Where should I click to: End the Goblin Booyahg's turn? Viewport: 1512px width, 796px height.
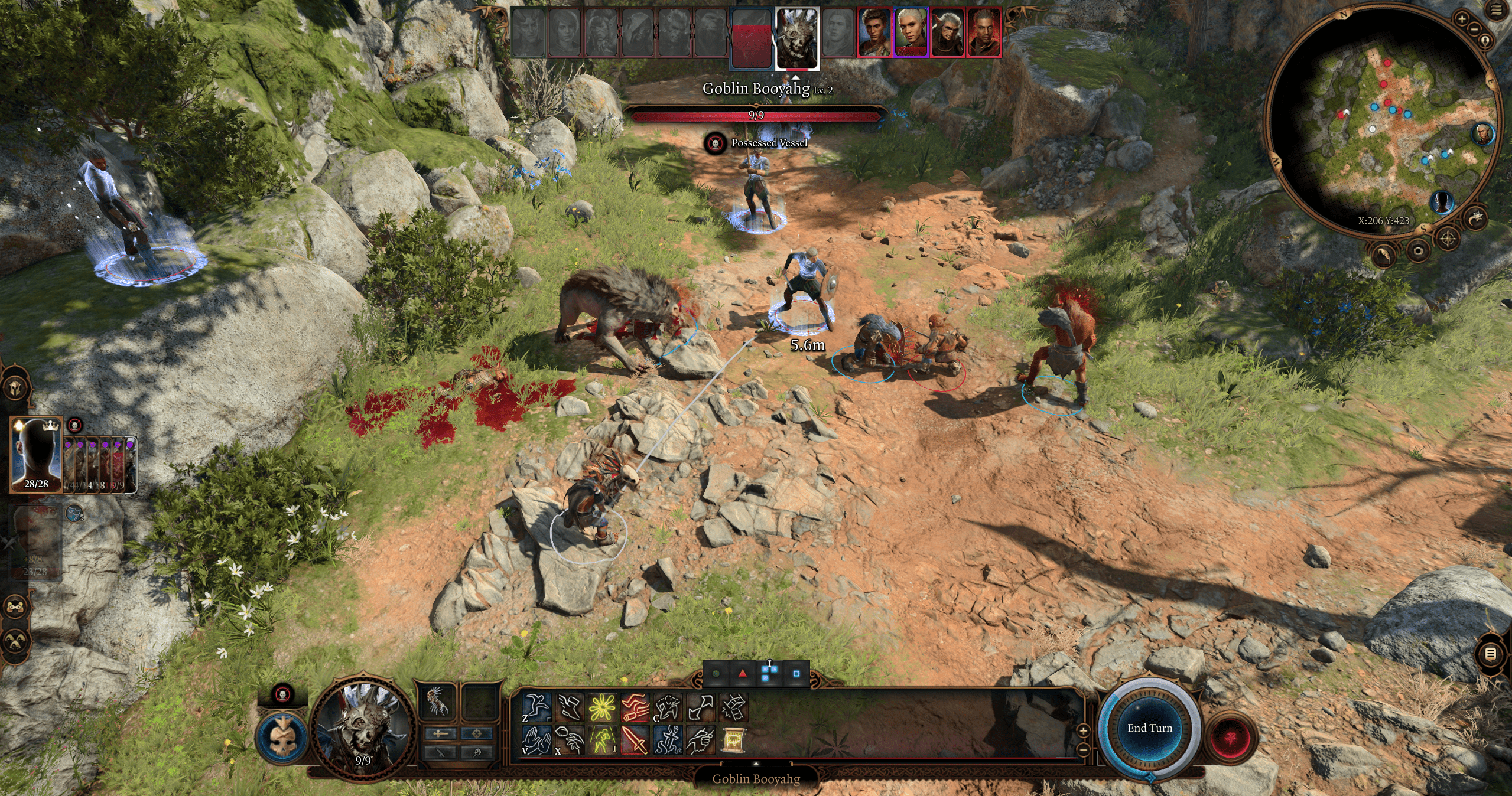1149,728
